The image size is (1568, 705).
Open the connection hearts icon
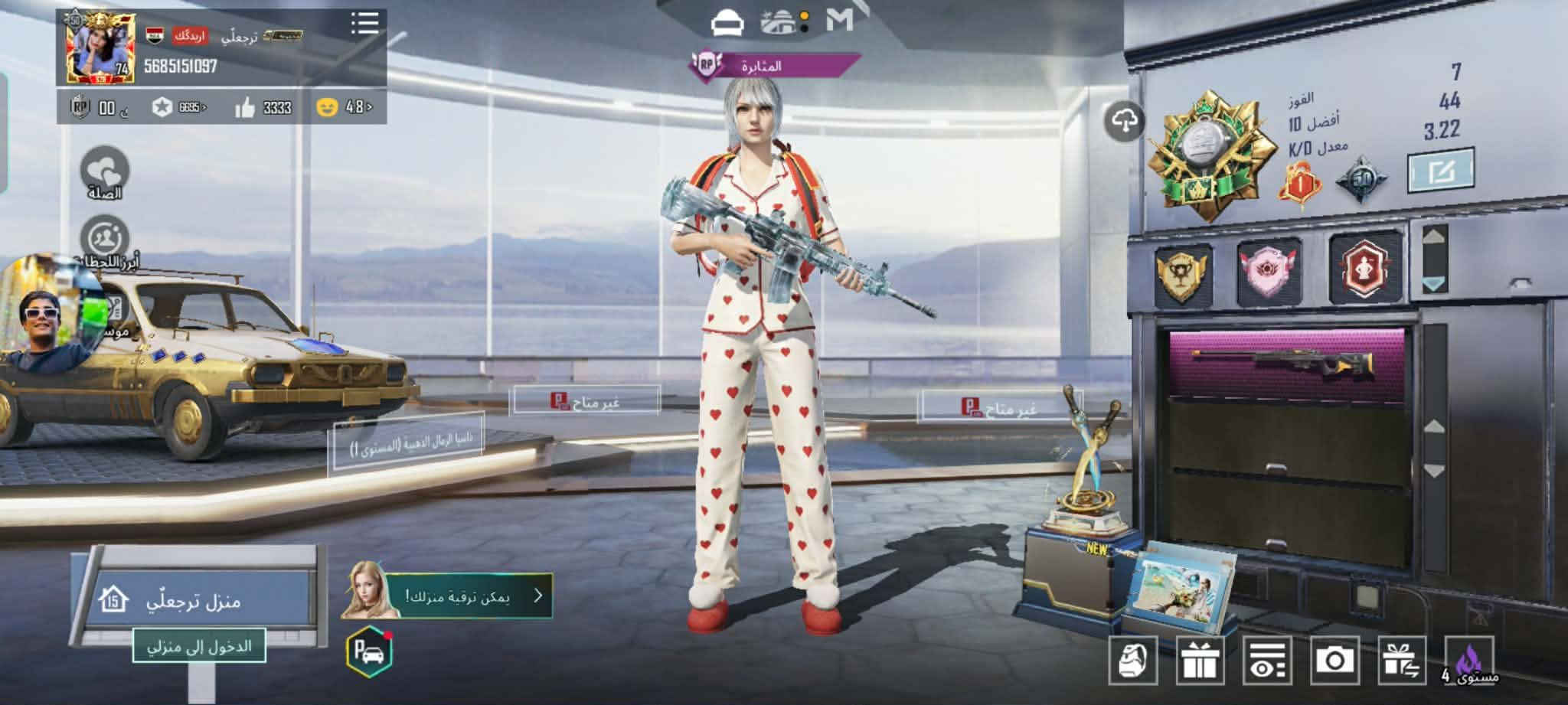point(104,171)
